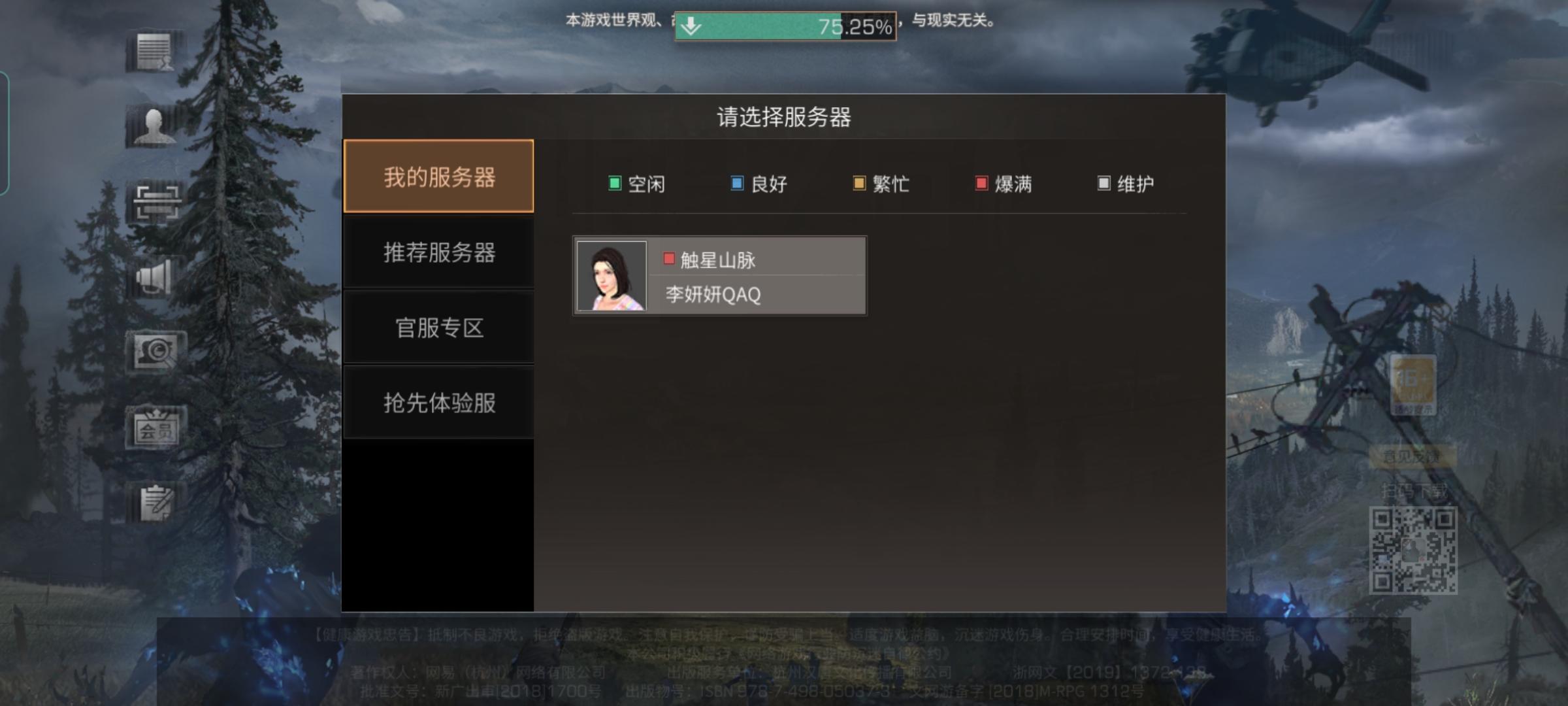Click 李妍妍QAQ's character portrait thumbnail
The image size is (1568, 706).
tap(612, 276)
